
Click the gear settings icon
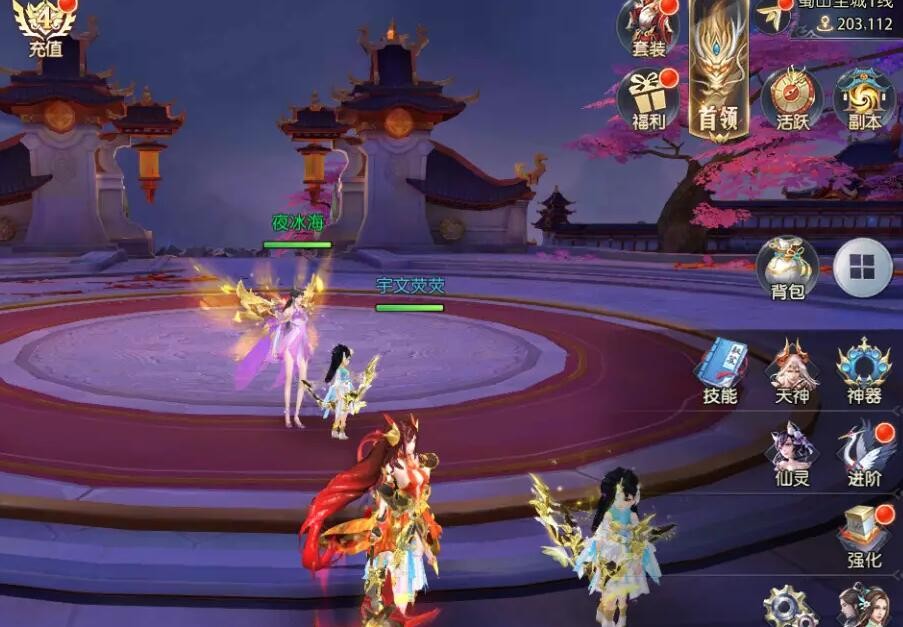click(x=790, y=606)
